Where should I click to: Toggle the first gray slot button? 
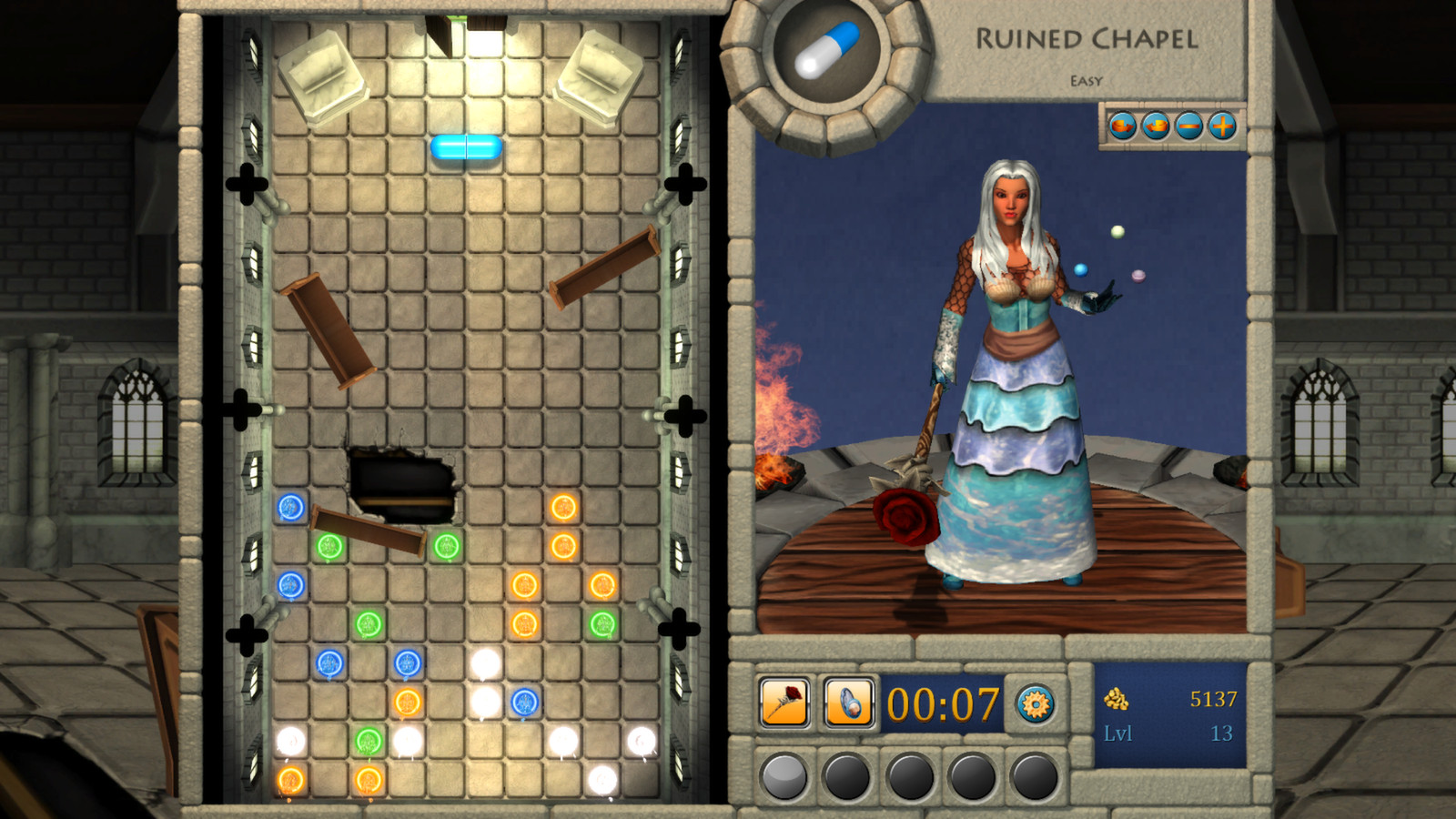click(x=784, y=778)
